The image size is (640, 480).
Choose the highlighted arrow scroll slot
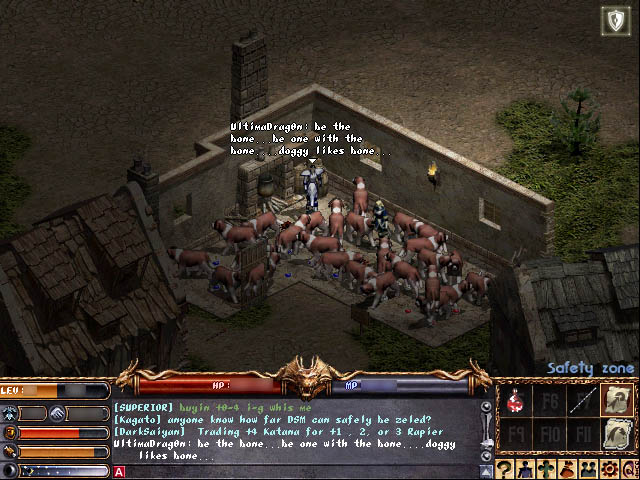point(617,400)
